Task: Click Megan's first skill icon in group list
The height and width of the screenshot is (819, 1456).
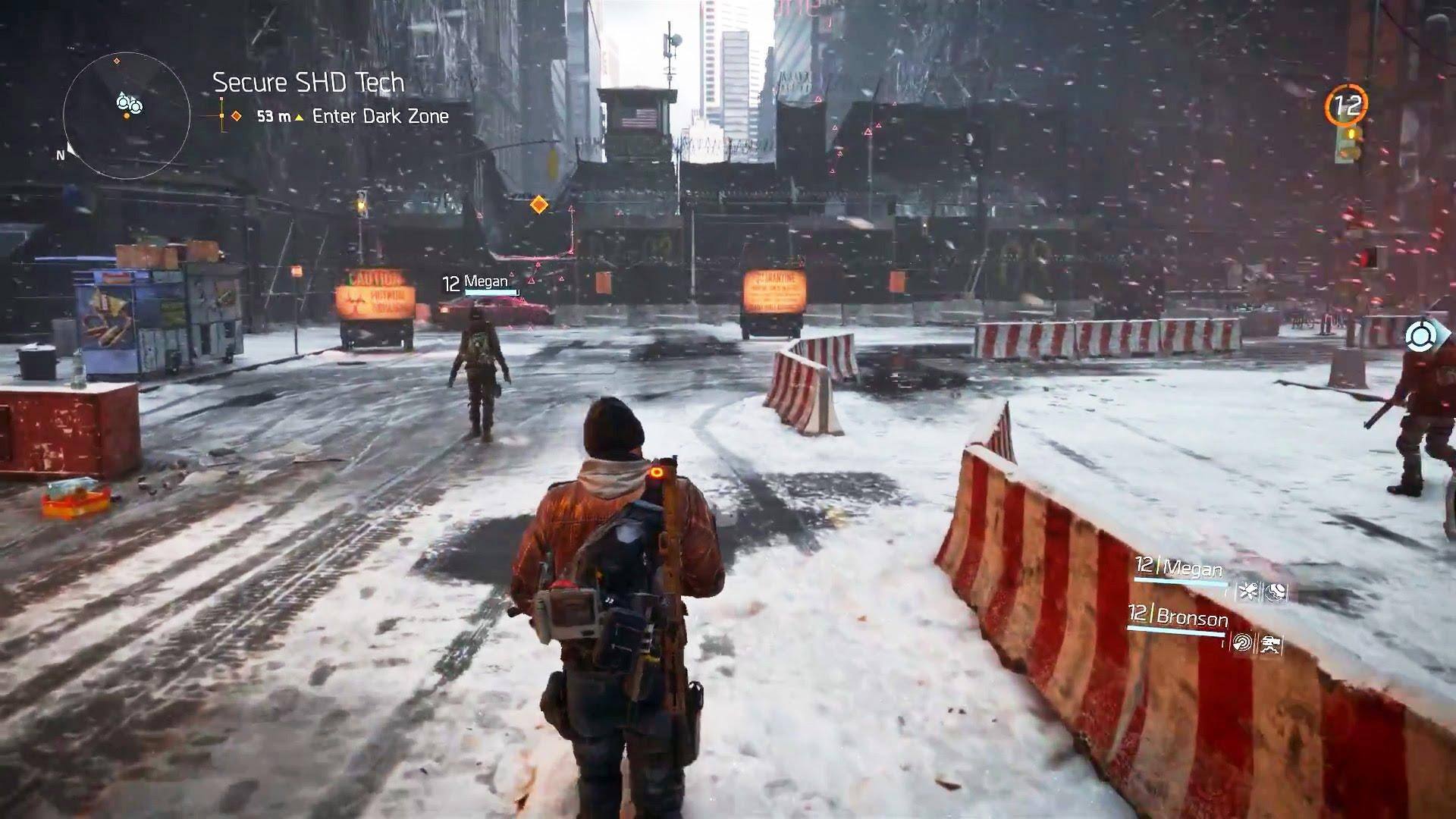Action: point(1247,591)
